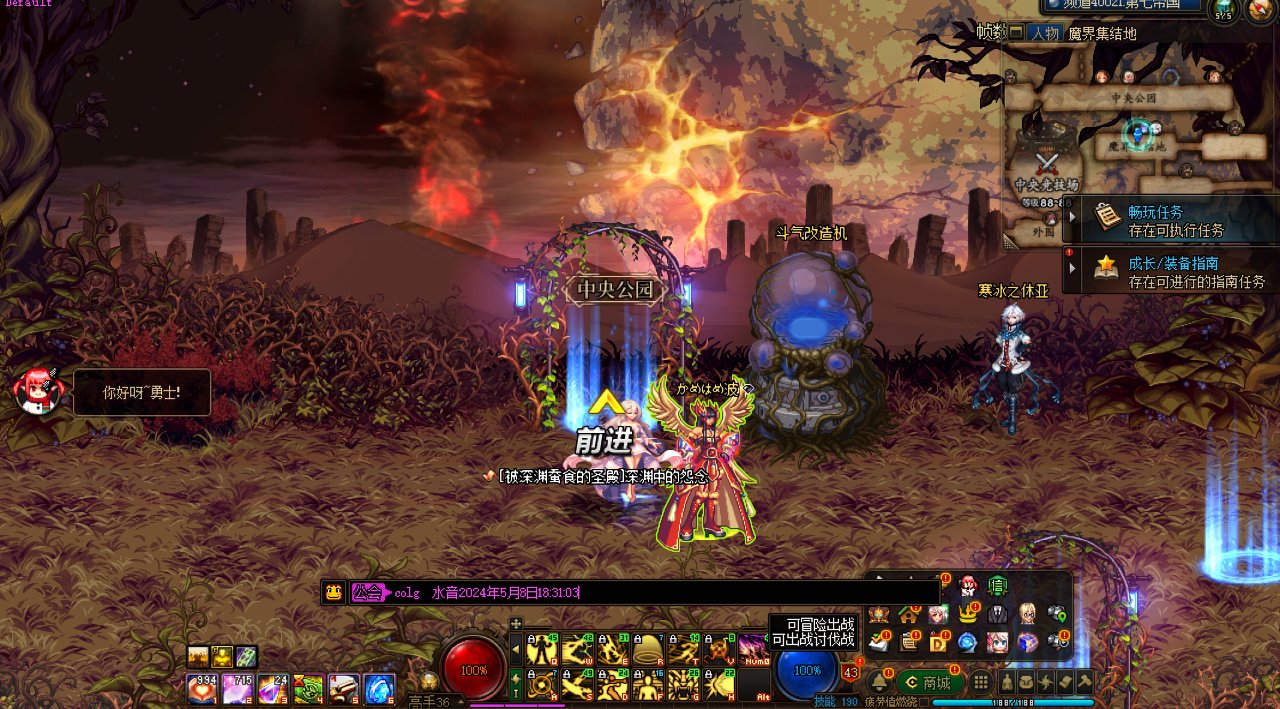The image size is (1280, 709).
Task: Click the golden crown icon in the icon panel
Action: (x=967, y=614)
